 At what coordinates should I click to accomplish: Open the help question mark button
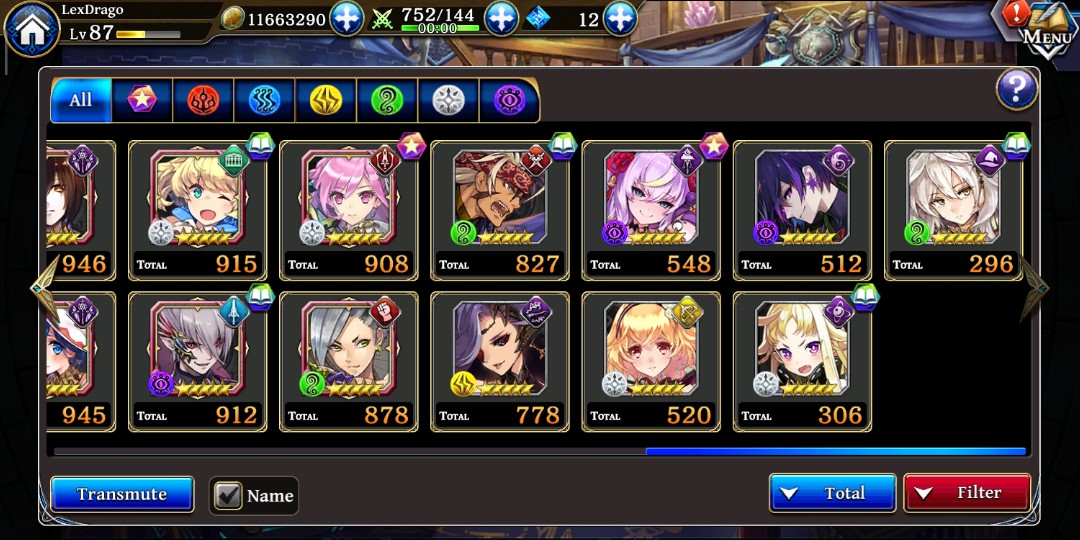(x=1016, y=91)
